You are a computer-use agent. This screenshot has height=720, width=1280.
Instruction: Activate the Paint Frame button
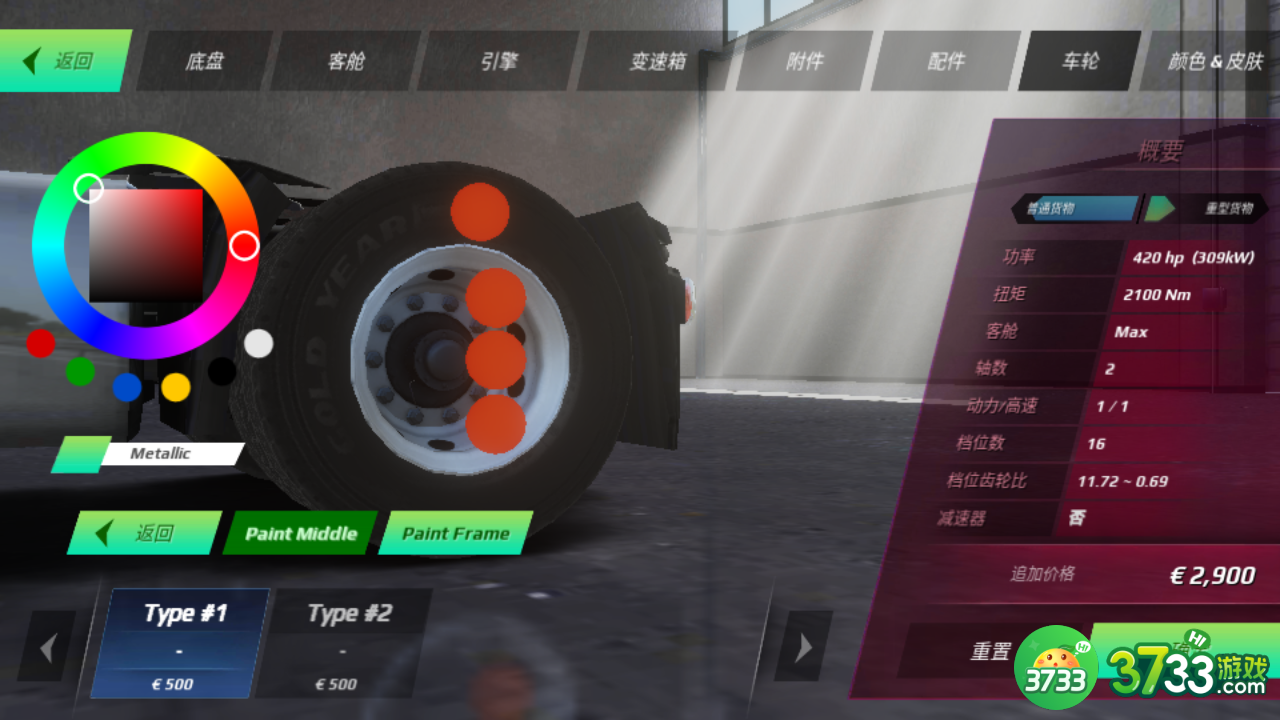(455, 533)
